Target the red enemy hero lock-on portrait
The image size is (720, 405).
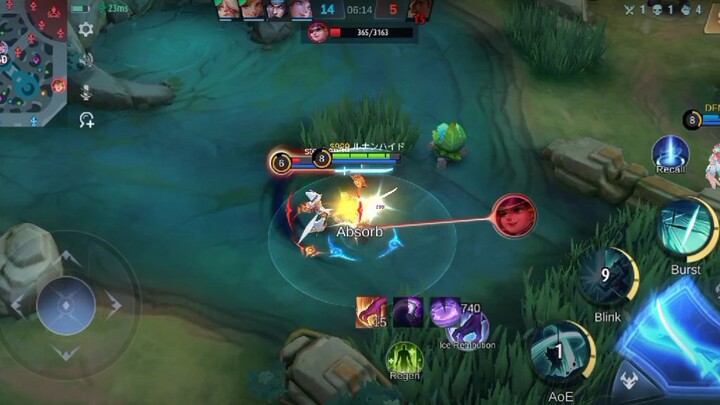(x=514, y=216)
